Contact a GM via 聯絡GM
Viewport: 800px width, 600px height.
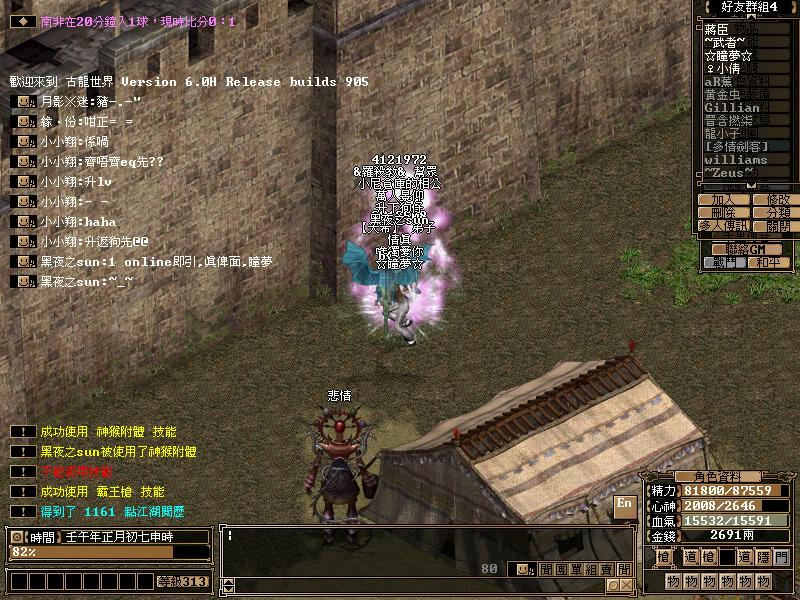coord(747,248)
